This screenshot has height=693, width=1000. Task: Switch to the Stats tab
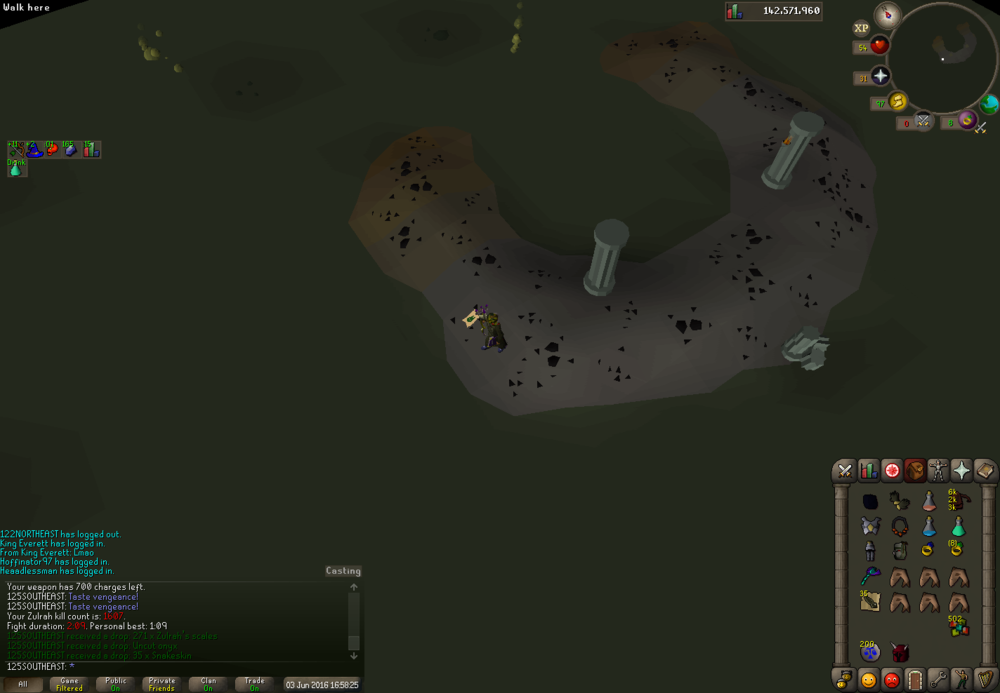click(x=868, y=471)
